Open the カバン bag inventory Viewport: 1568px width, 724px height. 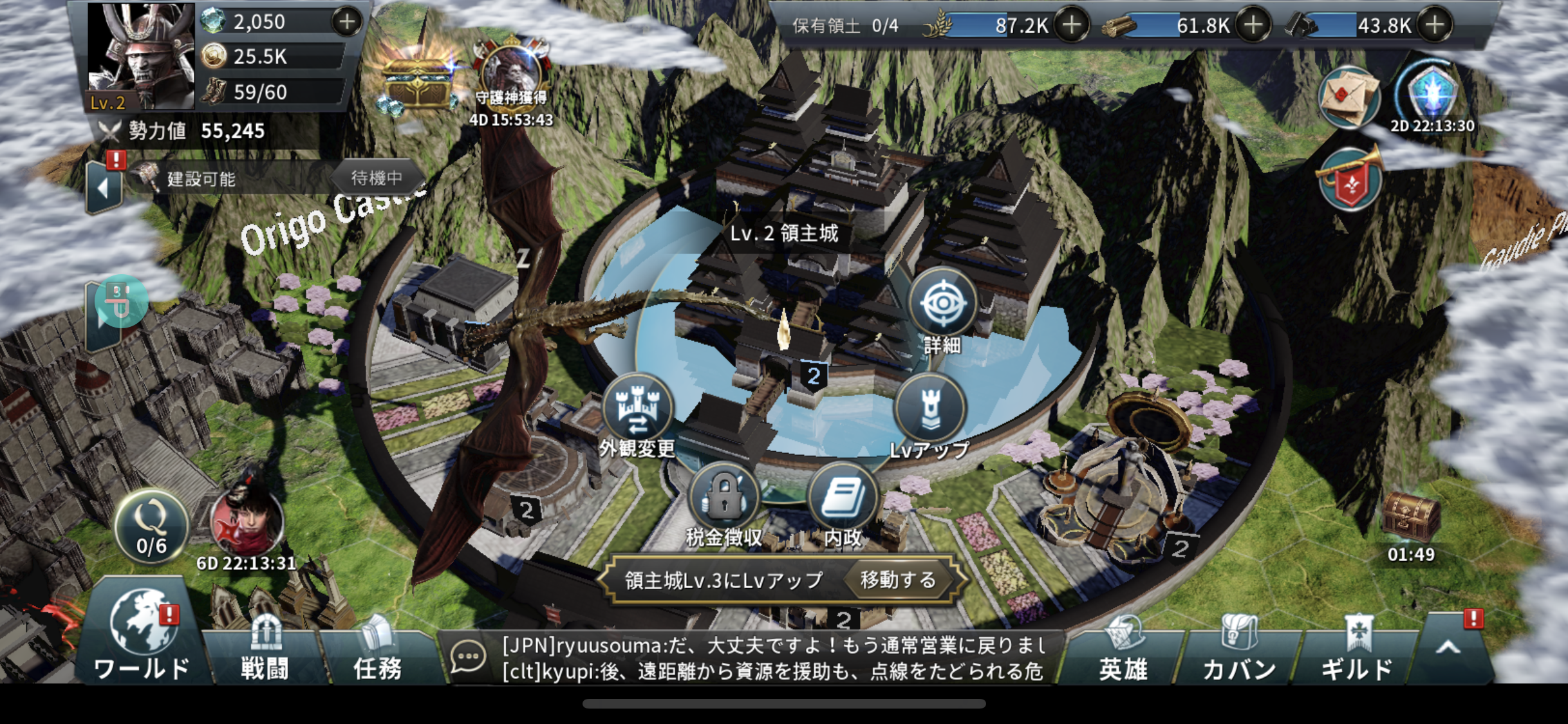[1239, 651]
